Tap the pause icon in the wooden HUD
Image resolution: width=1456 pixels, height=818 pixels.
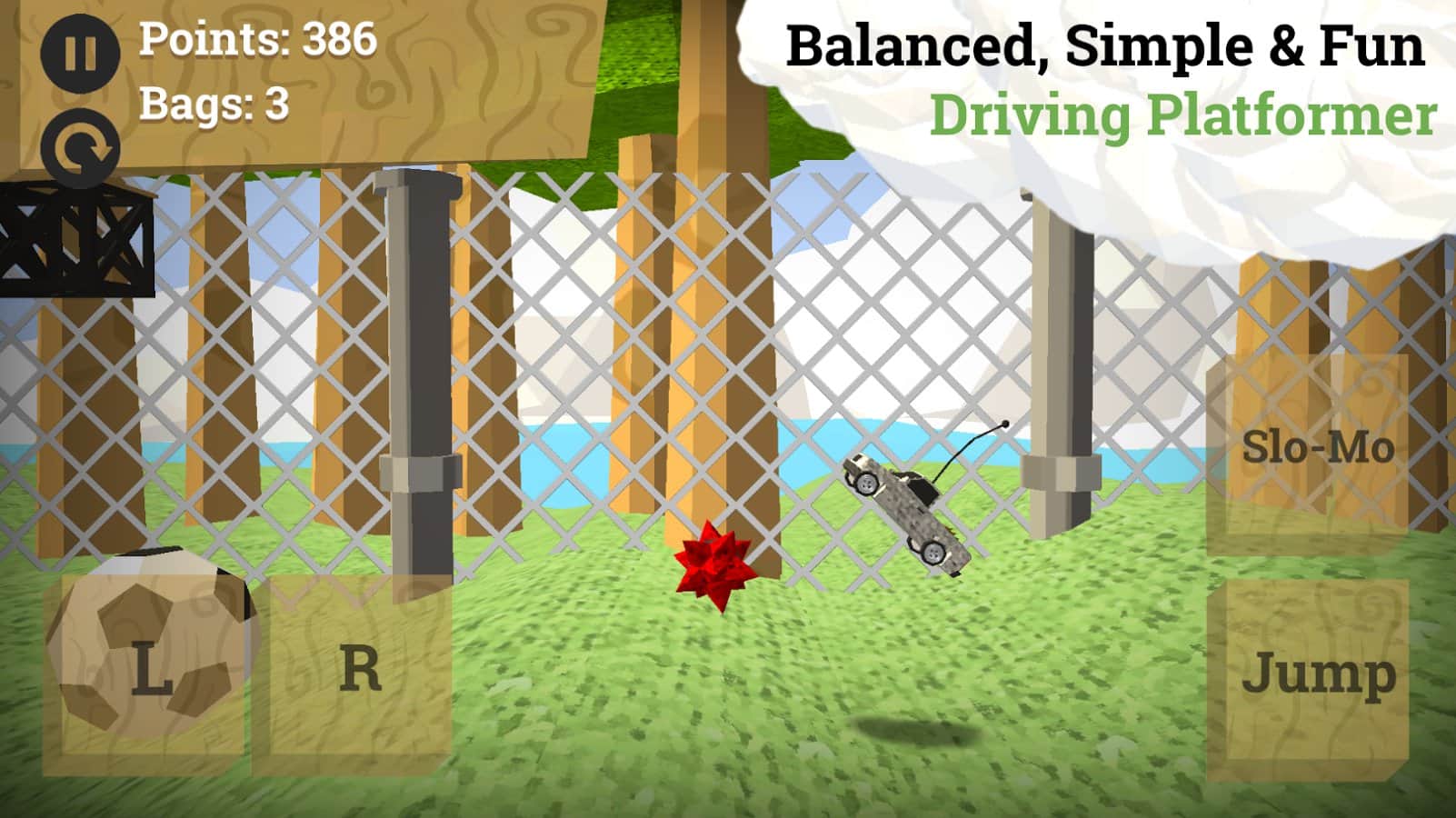80,56
